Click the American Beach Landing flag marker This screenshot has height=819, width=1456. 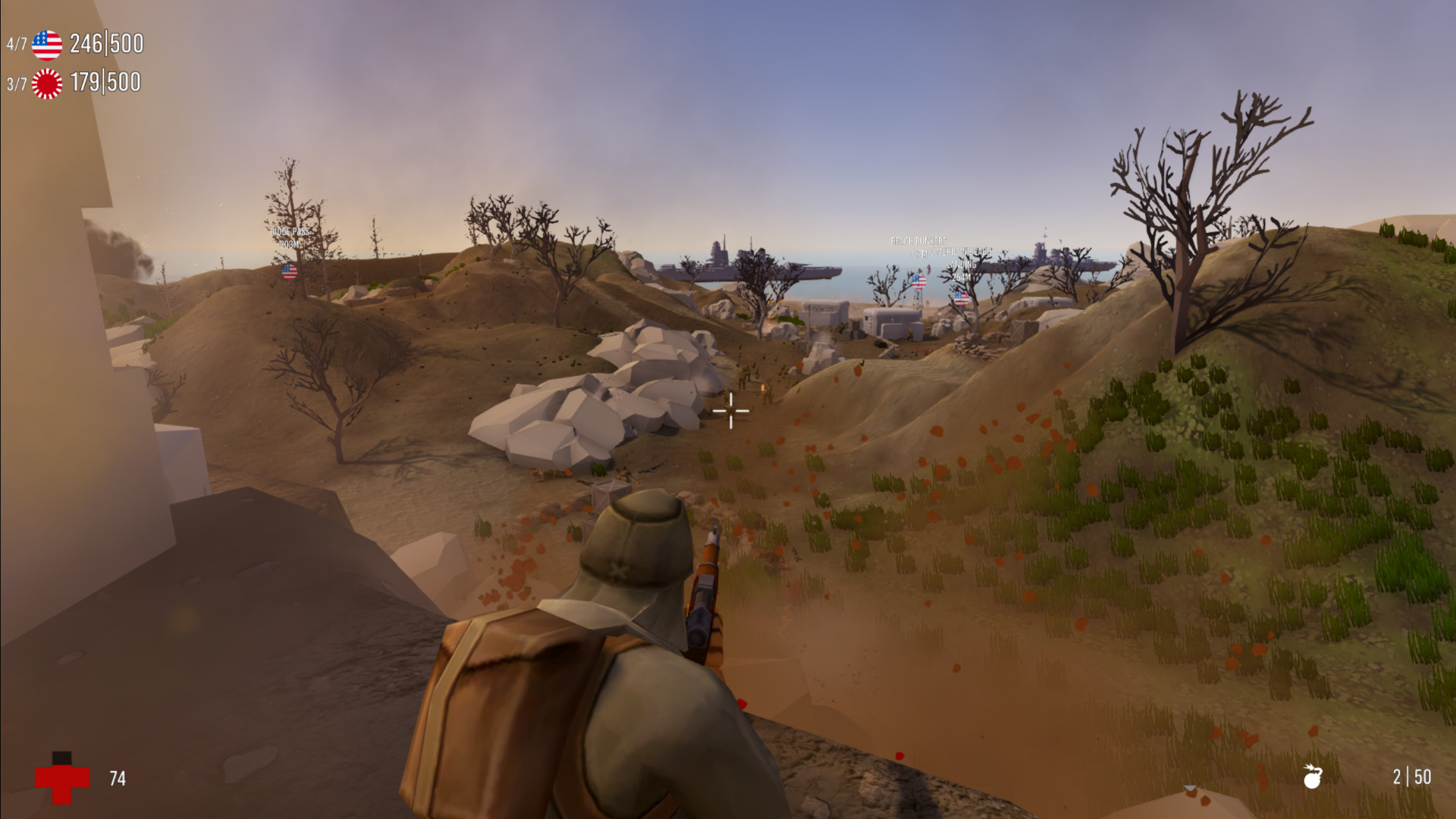tap(962, 298)
